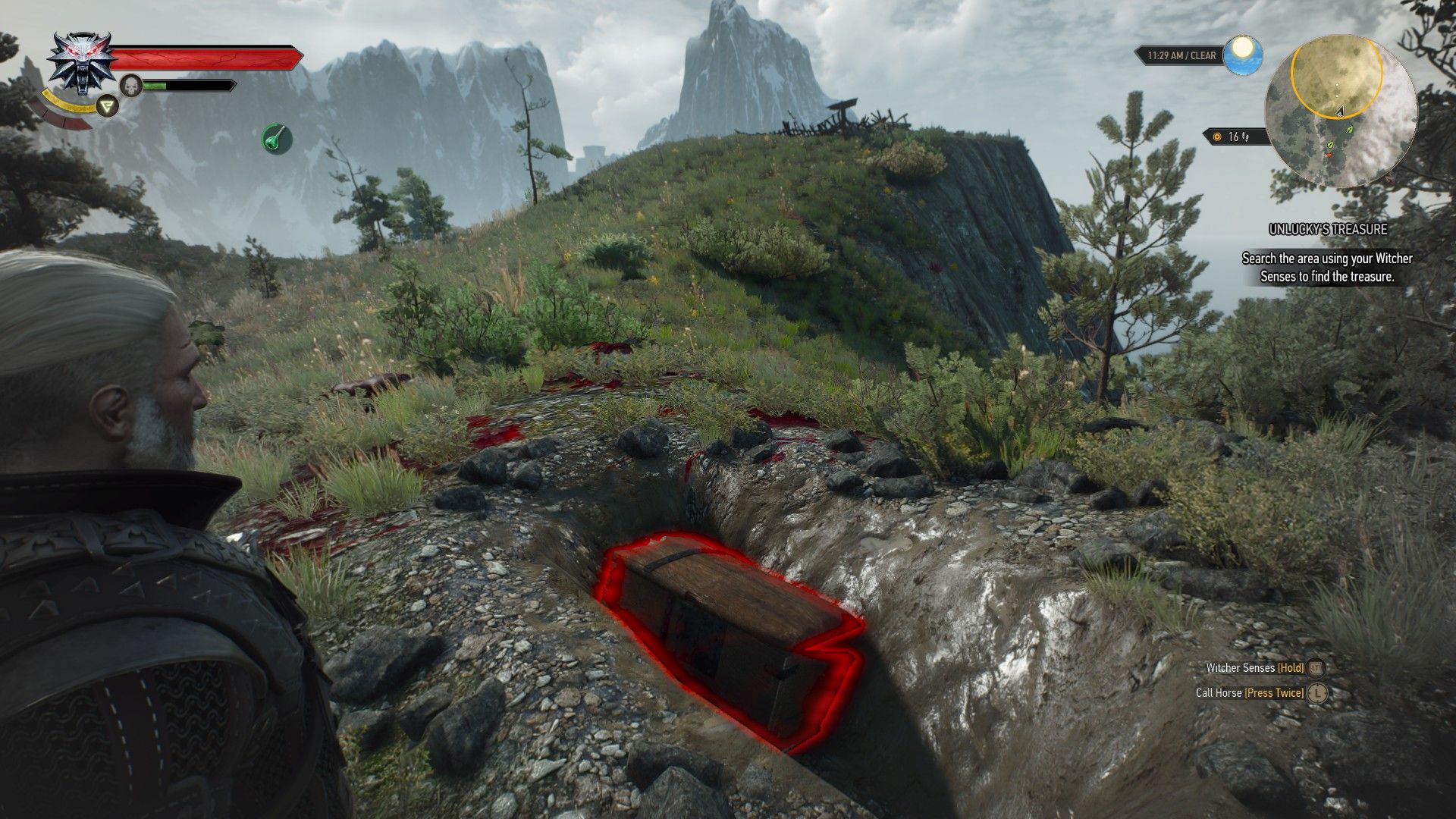Click the enemy skull portrait icon

(x=131, y=86)
